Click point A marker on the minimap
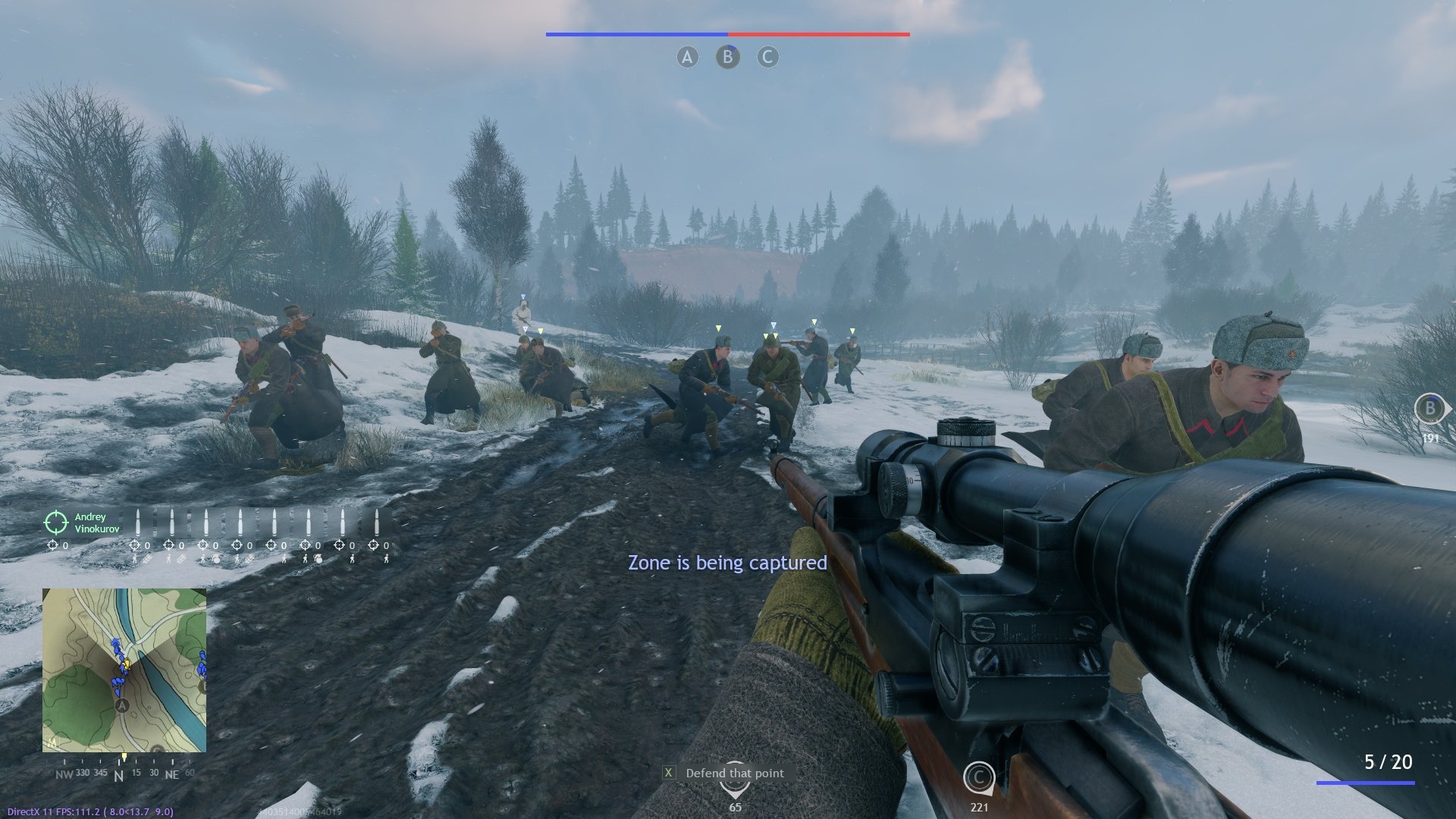This screenshot has width=1456, height=819. click(x=121, y=706)
